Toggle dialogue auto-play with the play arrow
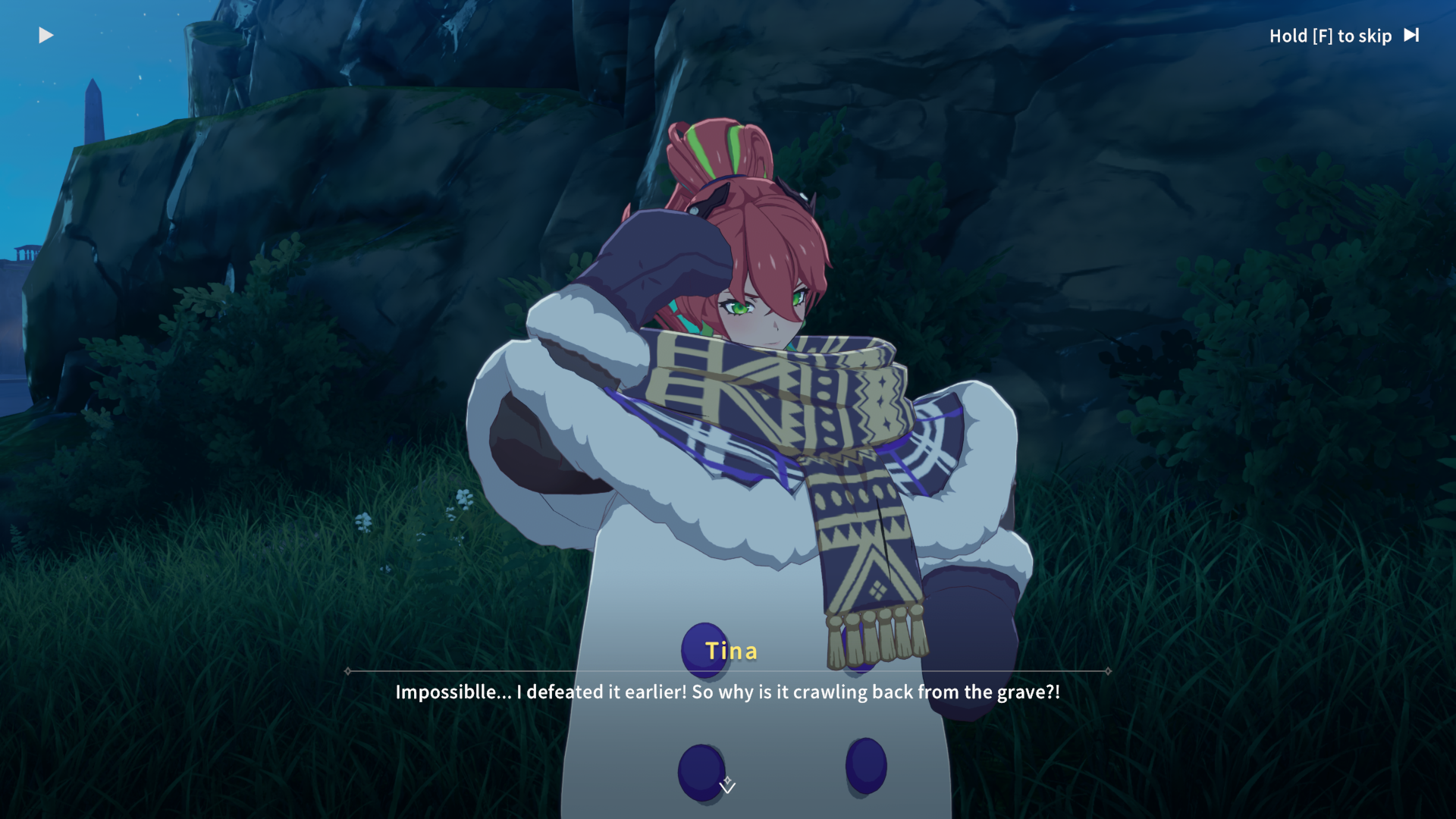The width and height of the screenshot is (1456, 819). (x=45, y=36)
